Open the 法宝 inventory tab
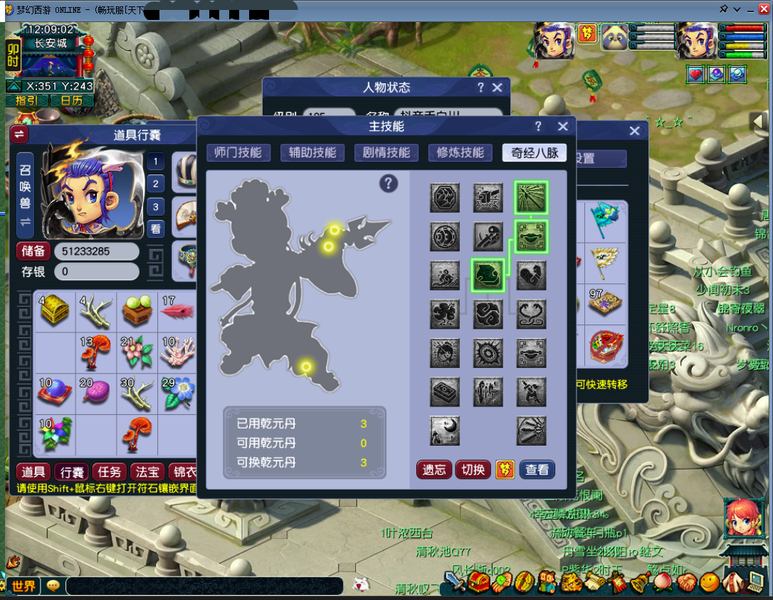The image size is (773, 600). point(145,471)
